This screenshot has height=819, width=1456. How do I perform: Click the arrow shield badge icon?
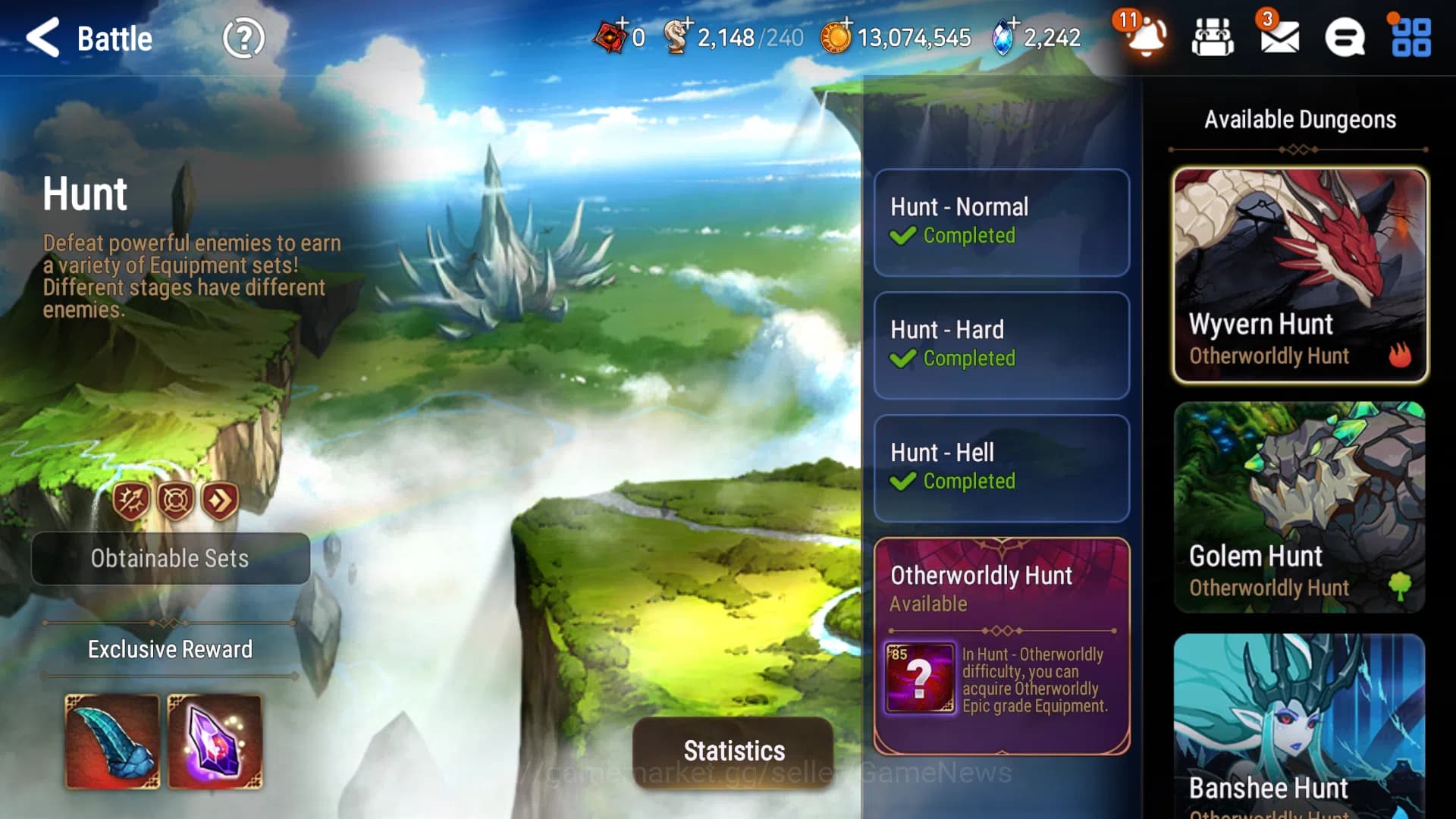click(131, 499)
